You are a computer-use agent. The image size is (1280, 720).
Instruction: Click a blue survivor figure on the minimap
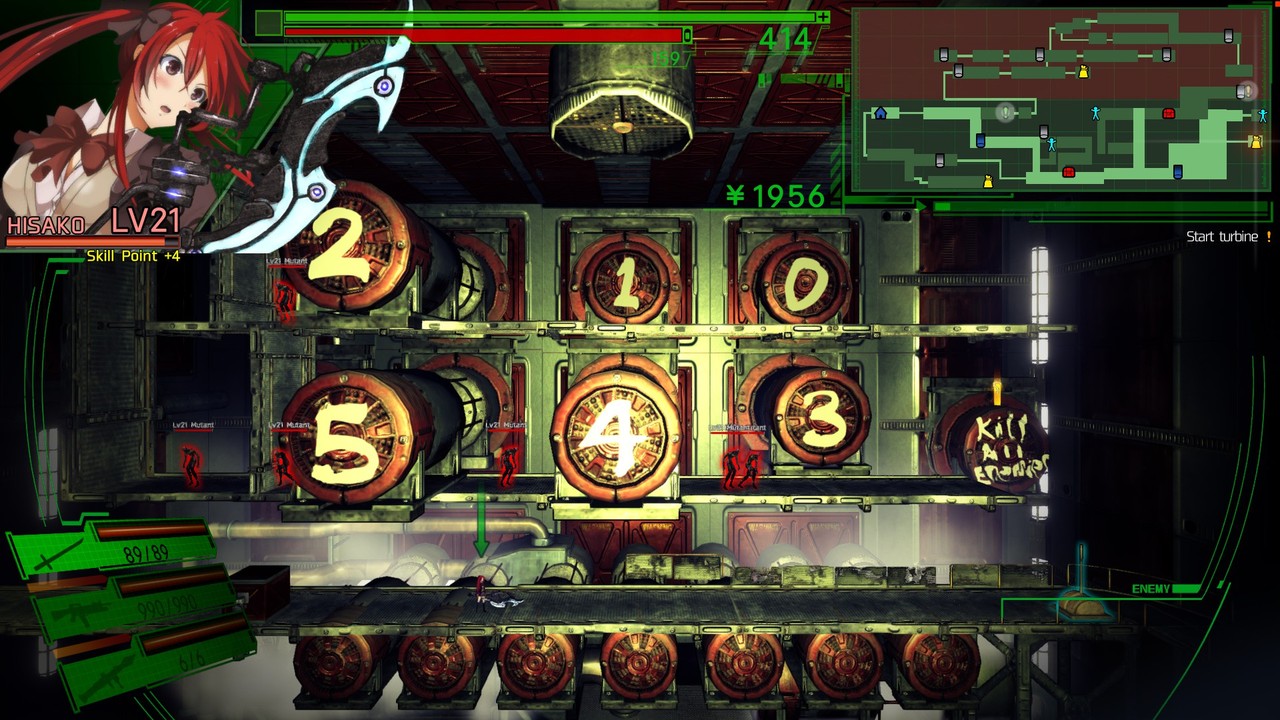click(x=1096, y=113)
